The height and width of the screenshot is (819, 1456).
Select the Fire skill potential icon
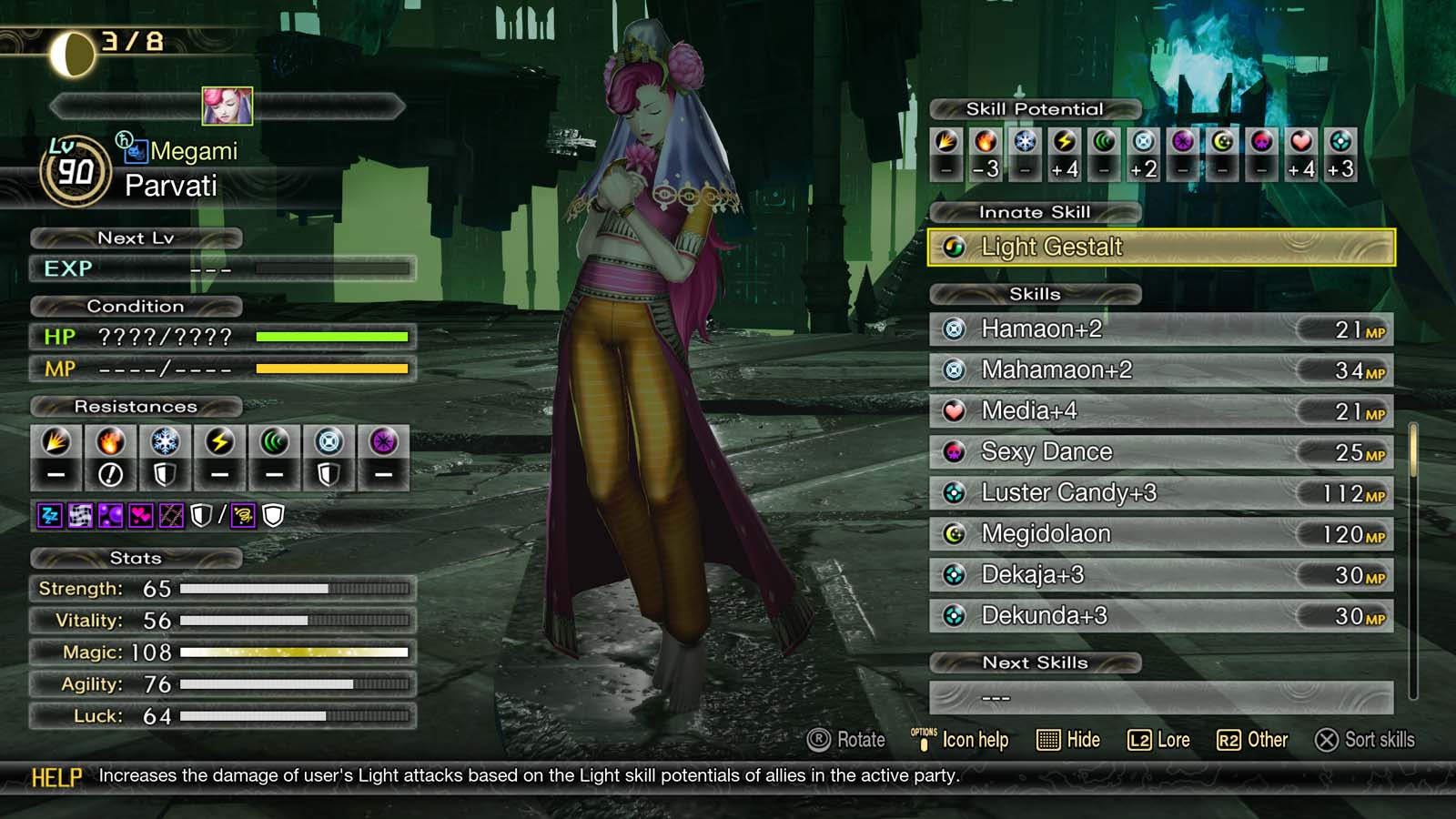point(986,141)
